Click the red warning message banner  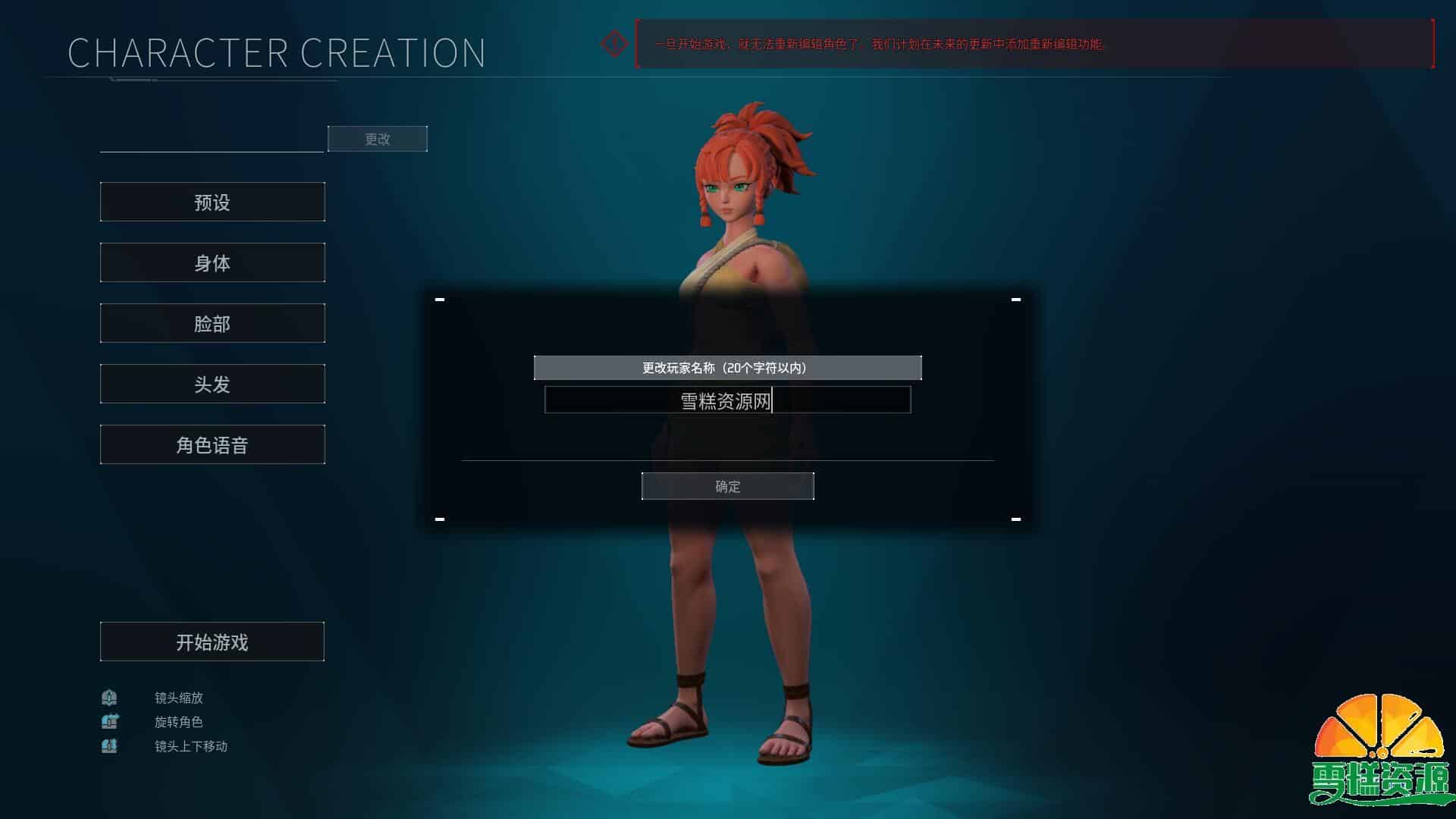880,45
